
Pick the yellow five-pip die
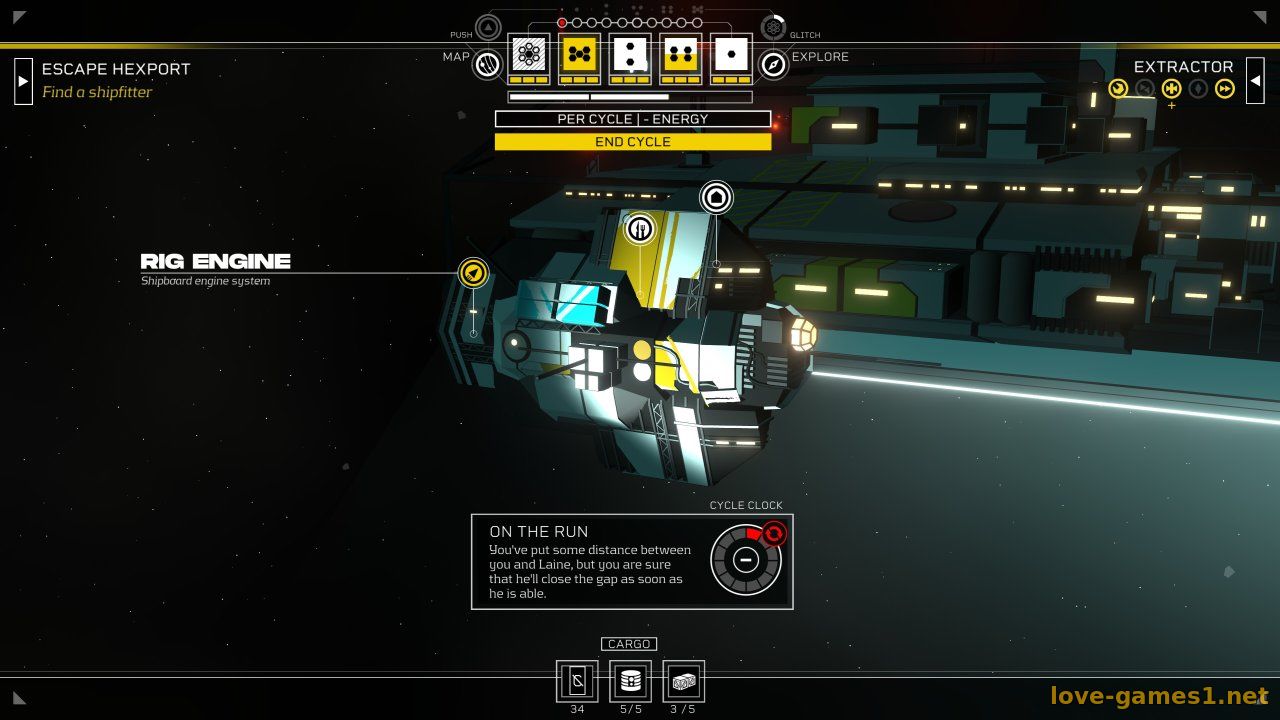click(x=580, y=55)
